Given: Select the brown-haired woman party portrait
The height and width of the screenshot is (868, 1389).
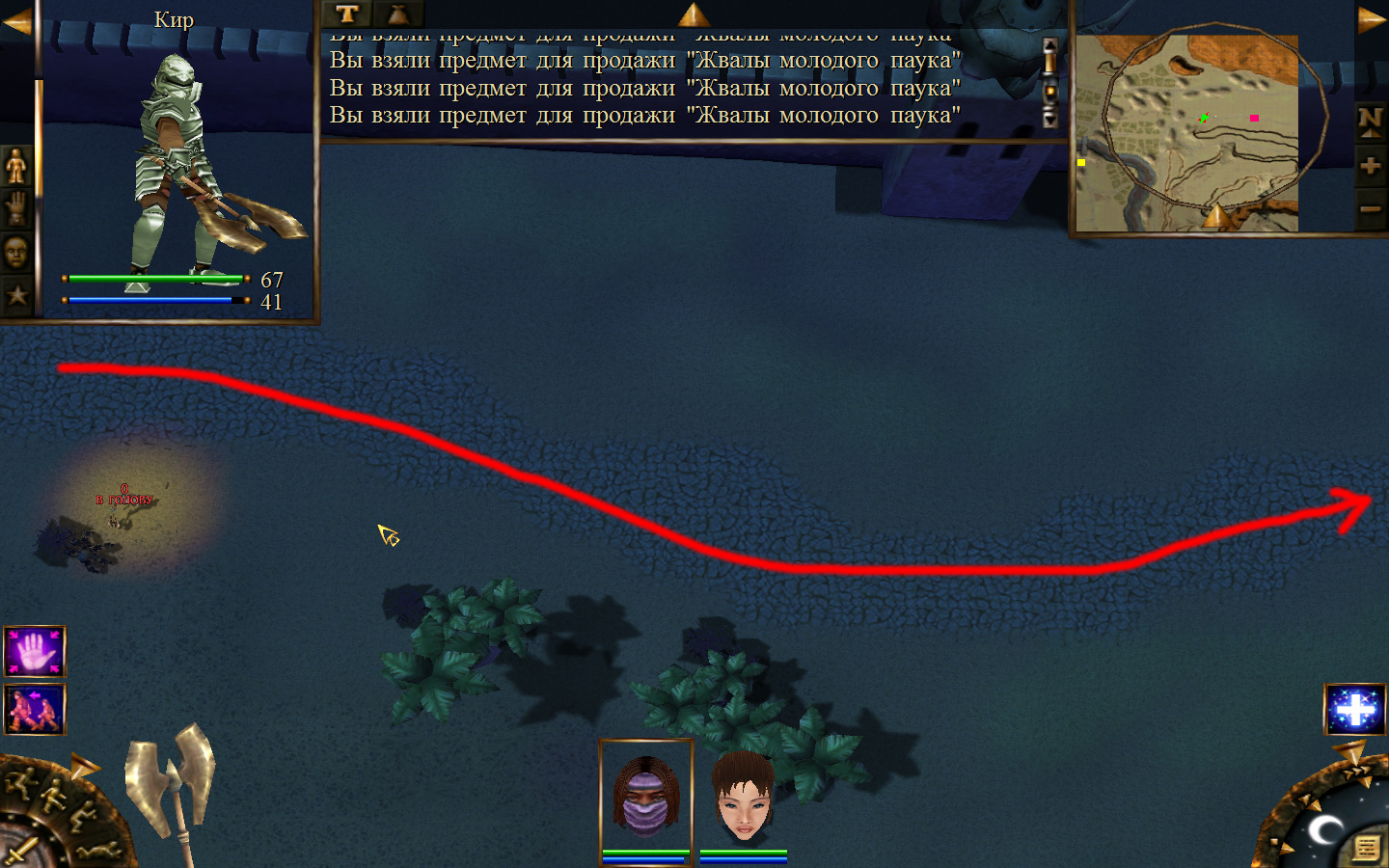Looking at the screenshot, I should (x=744, y=797).
